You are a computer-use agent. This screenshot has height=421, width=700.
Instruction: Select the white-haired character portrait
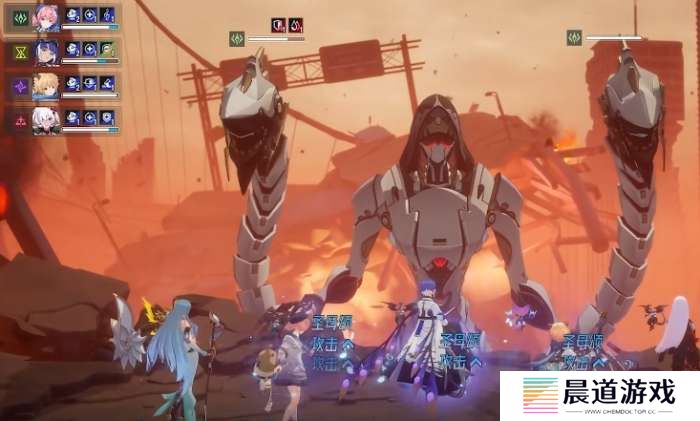click(x=46, y=119)
